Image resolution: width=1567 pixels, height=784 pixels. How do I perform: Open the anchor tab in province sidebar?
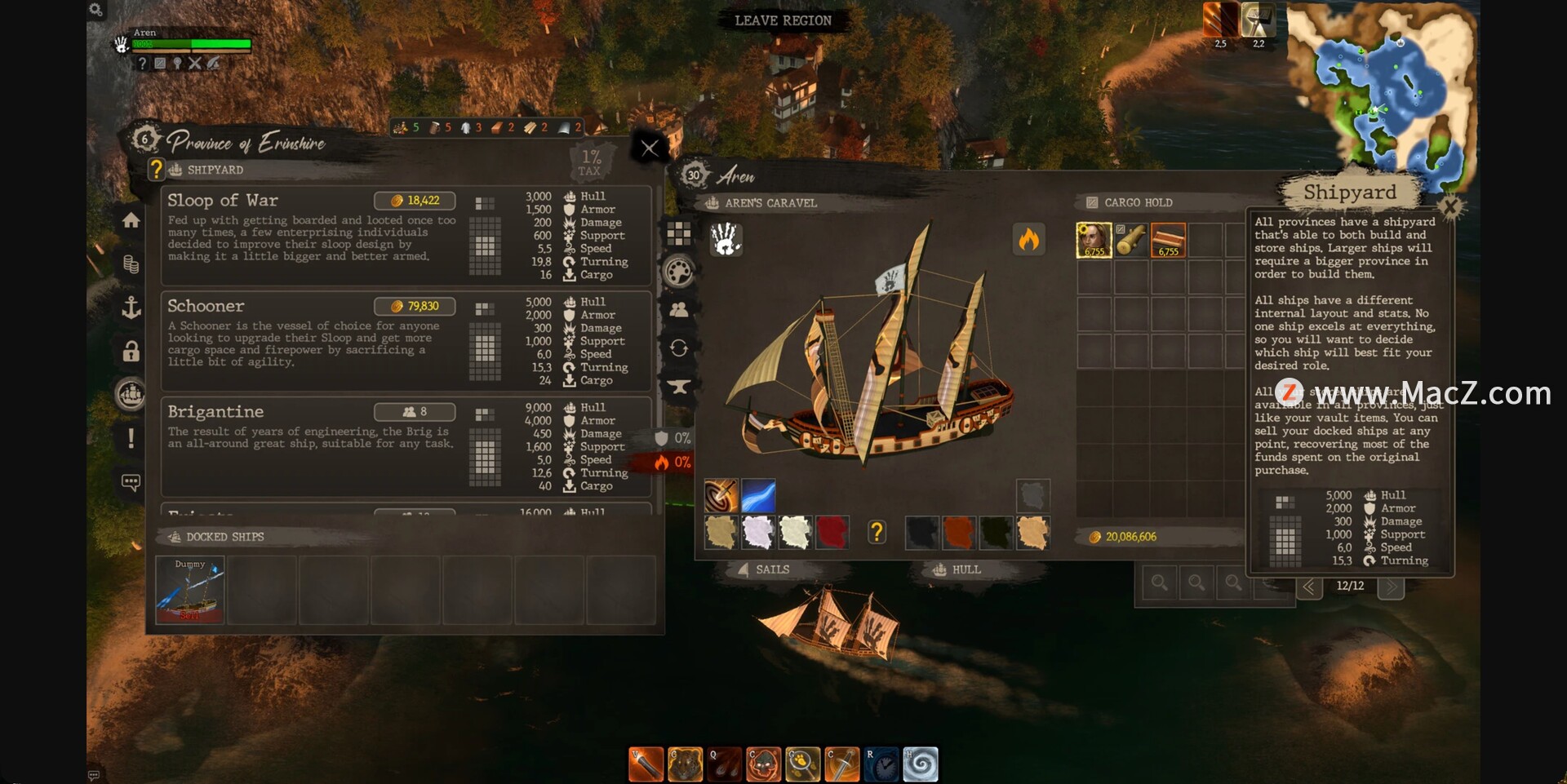(x=131, y=308)
